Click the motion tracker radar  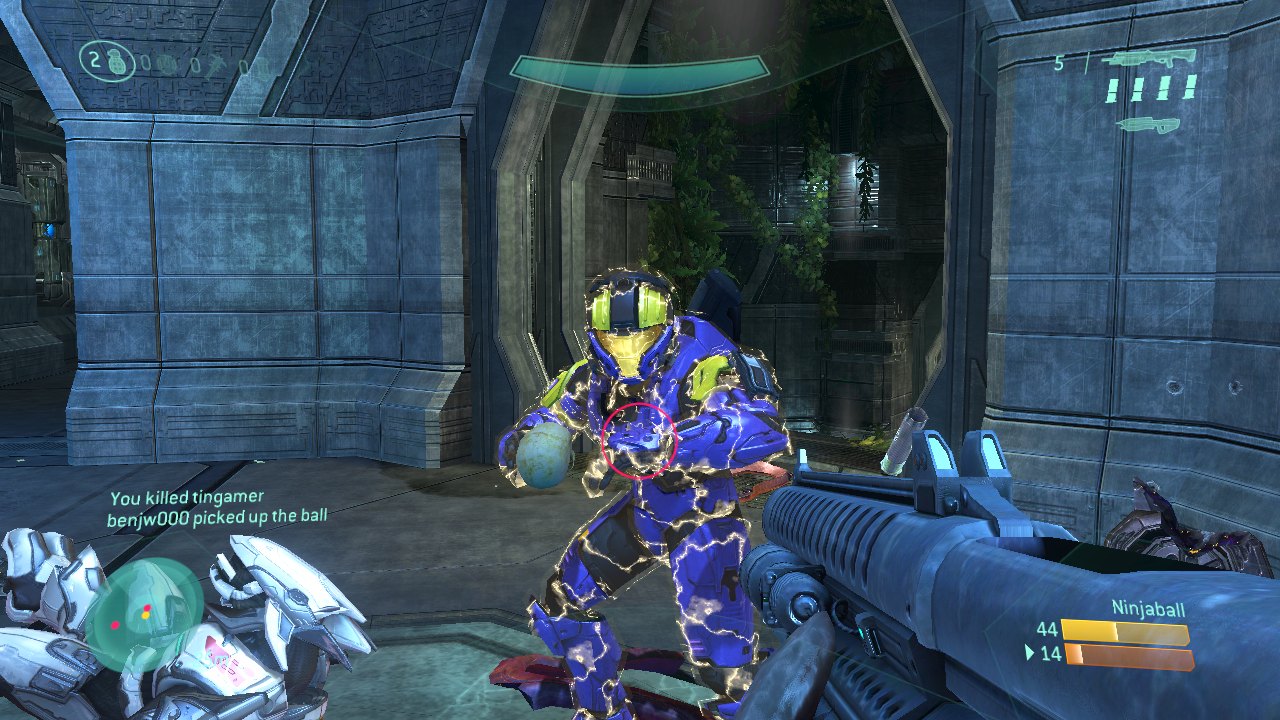[144, 614]
